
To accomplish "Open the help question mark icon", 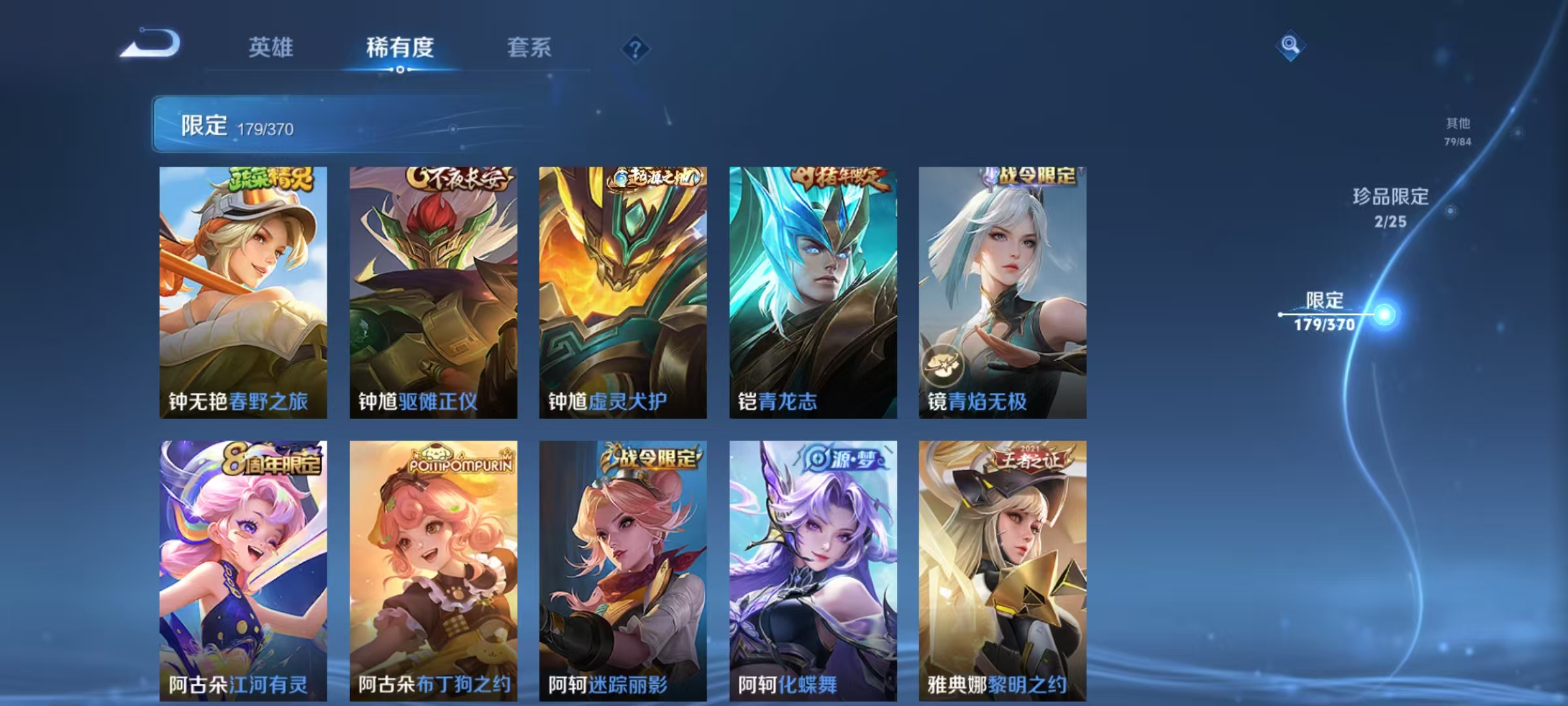I will [635, 47].
